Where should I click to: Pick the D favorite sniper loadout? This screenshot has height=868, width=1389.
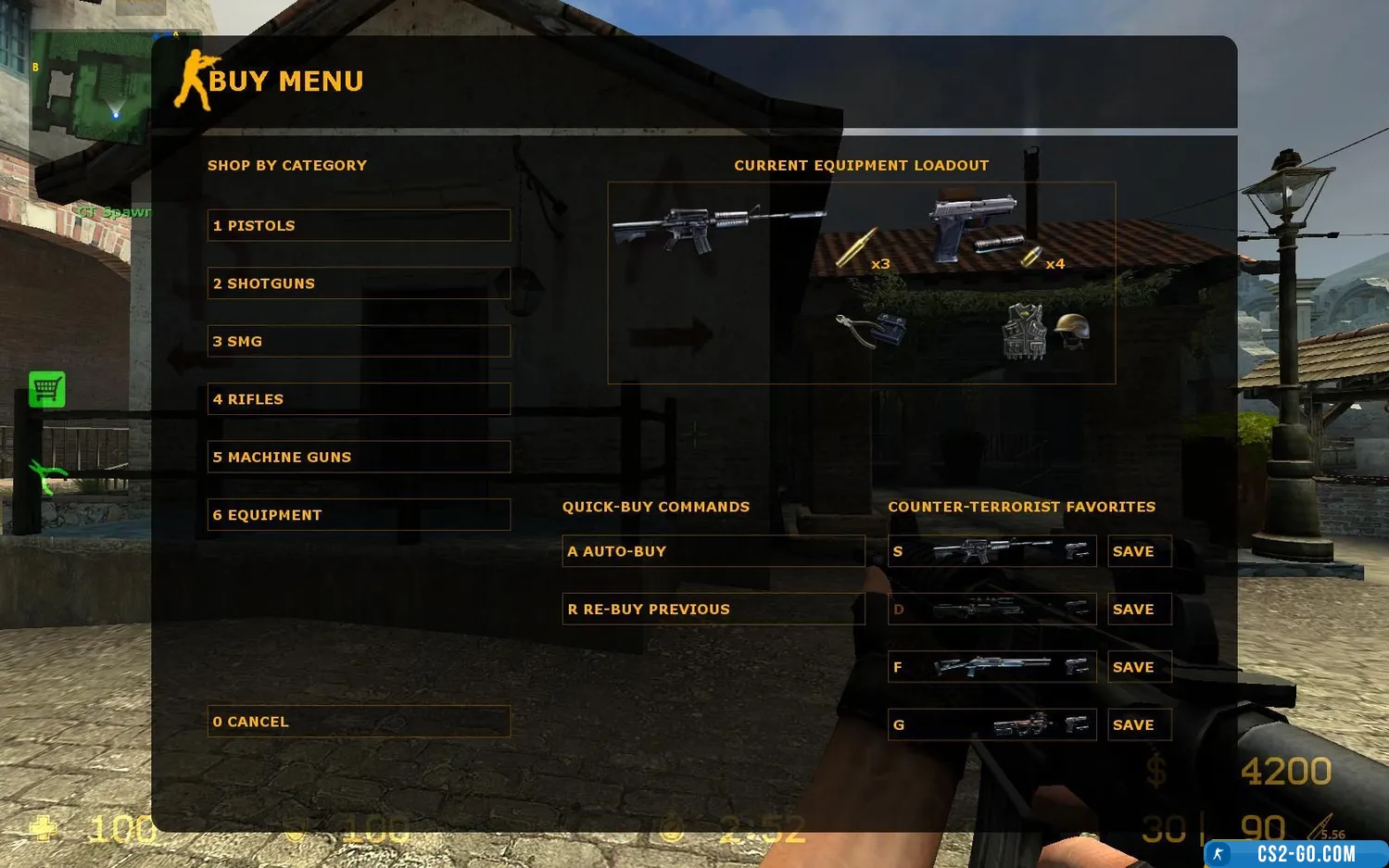click(991, 610)
